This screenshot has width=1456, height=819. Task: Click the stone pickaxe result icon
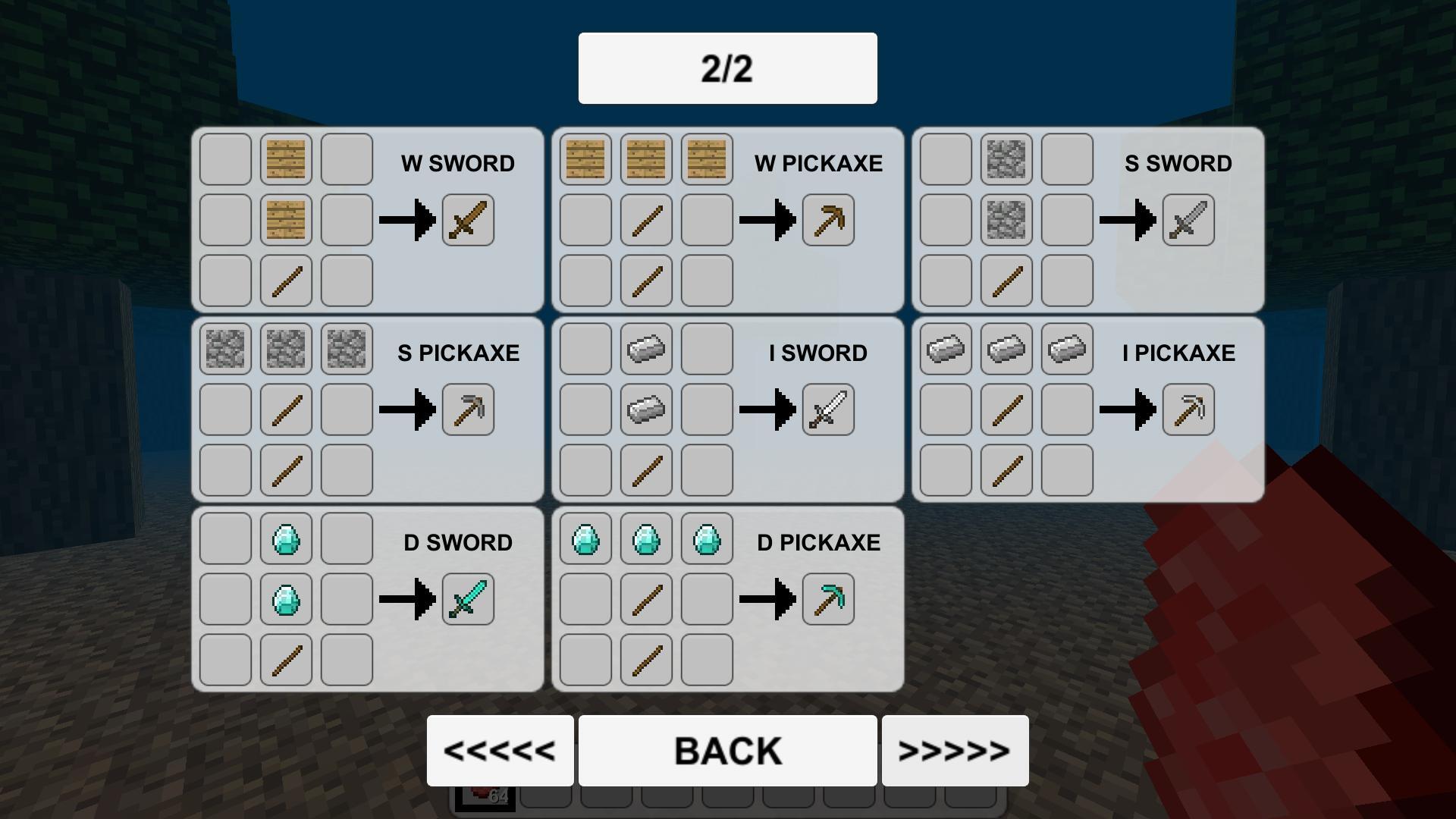[467, 409]
